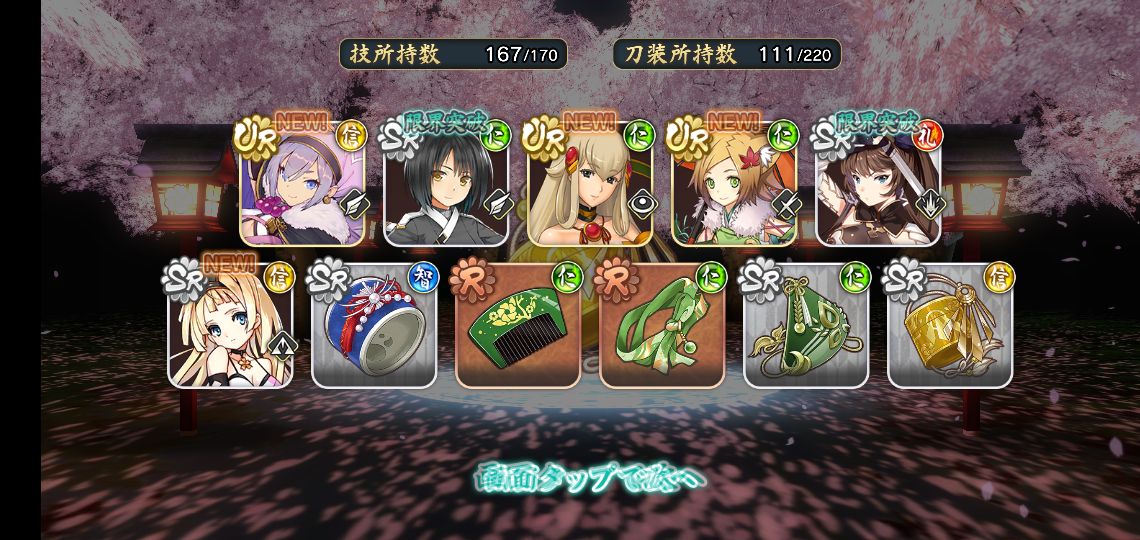Select the golden SR tassel ornament item
This screenshot has width=1140, height=540.
click(950, 327)
